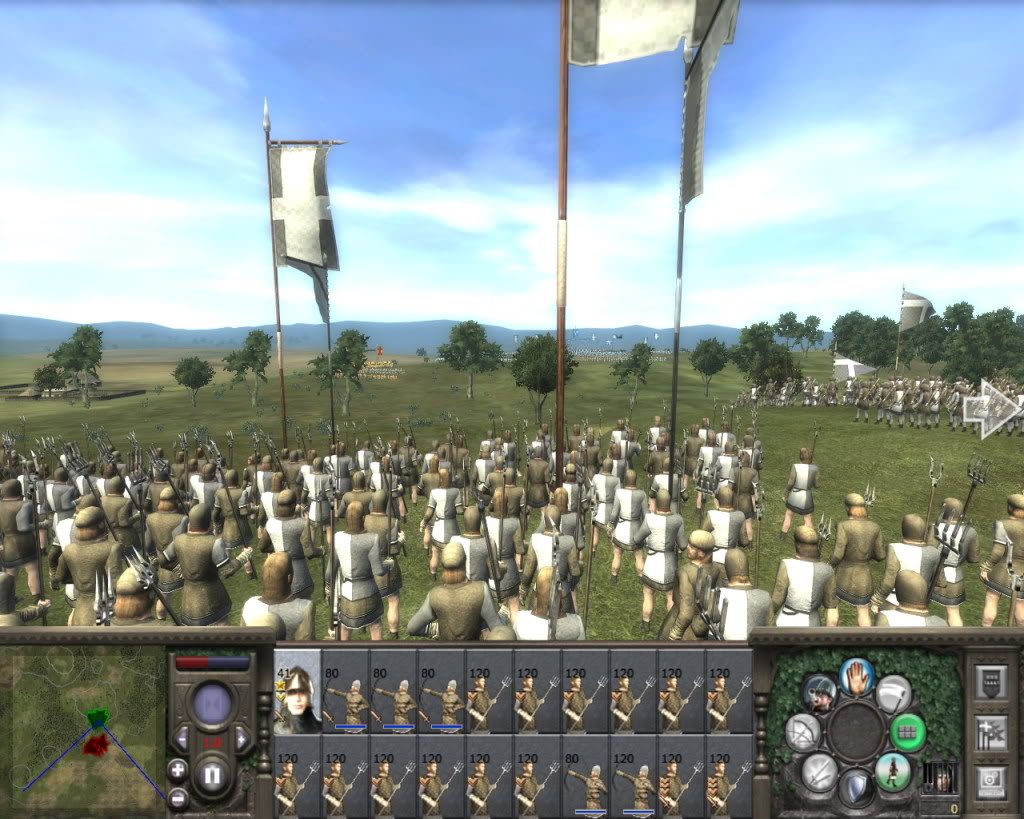
Task: Enable guard mode with the shield icon
Action: point(856,787)
